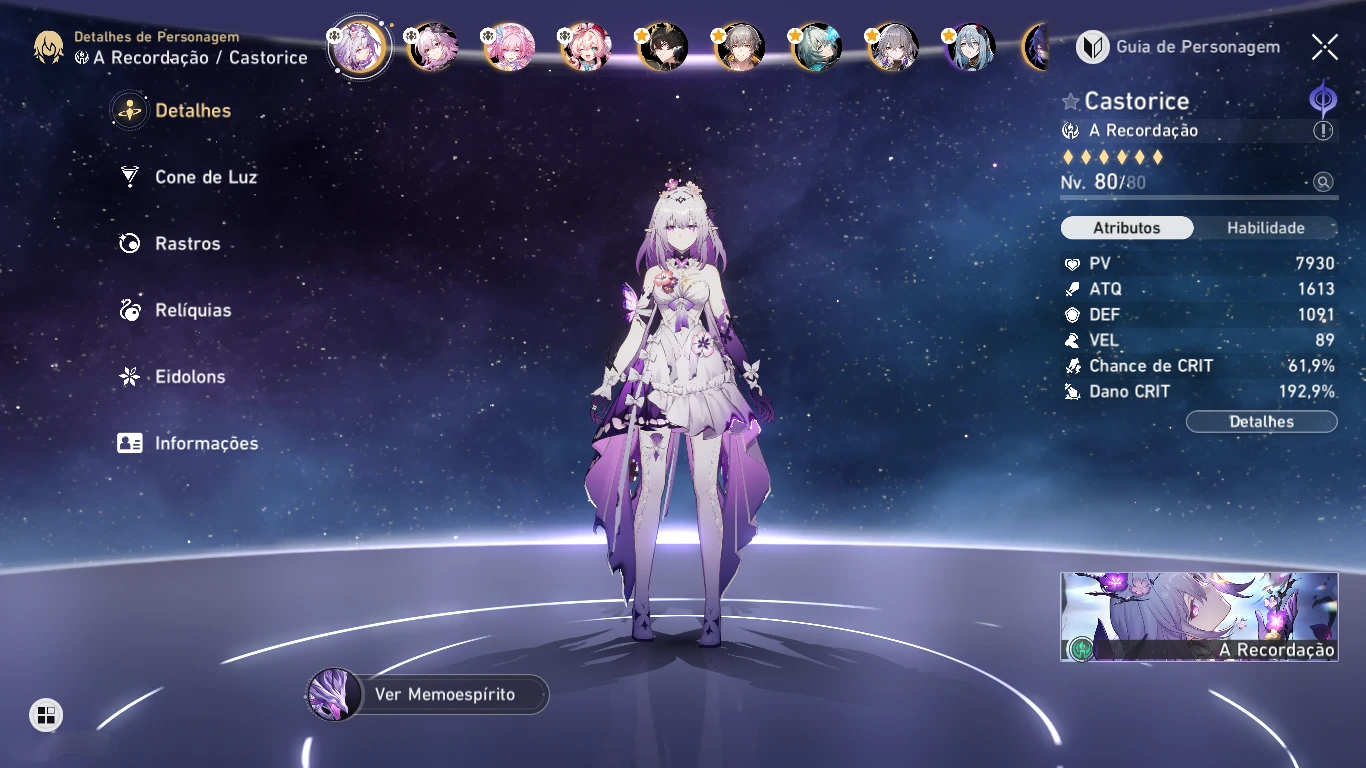
Task: Open the Informações entry
Action: (x=205, y=443)
